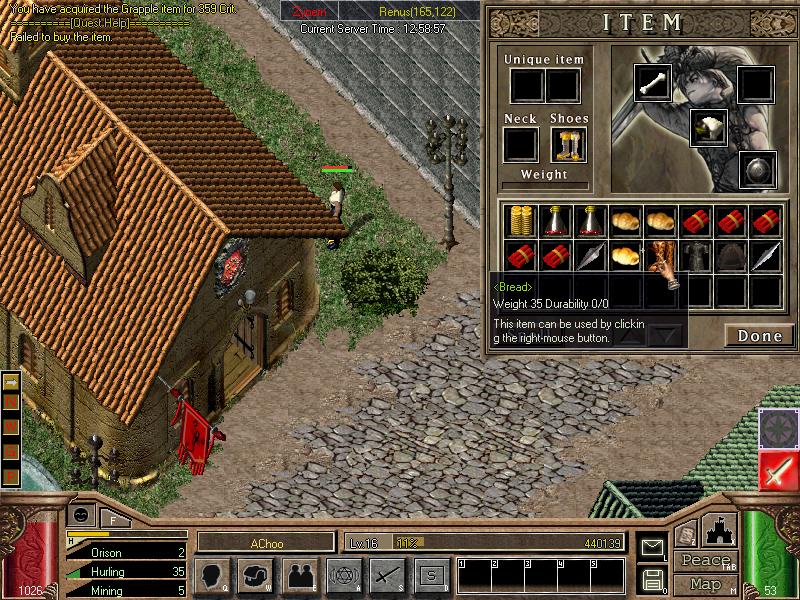Click the compass star icon
This screenshot has height=600, width=800.
tap(778, 428)
